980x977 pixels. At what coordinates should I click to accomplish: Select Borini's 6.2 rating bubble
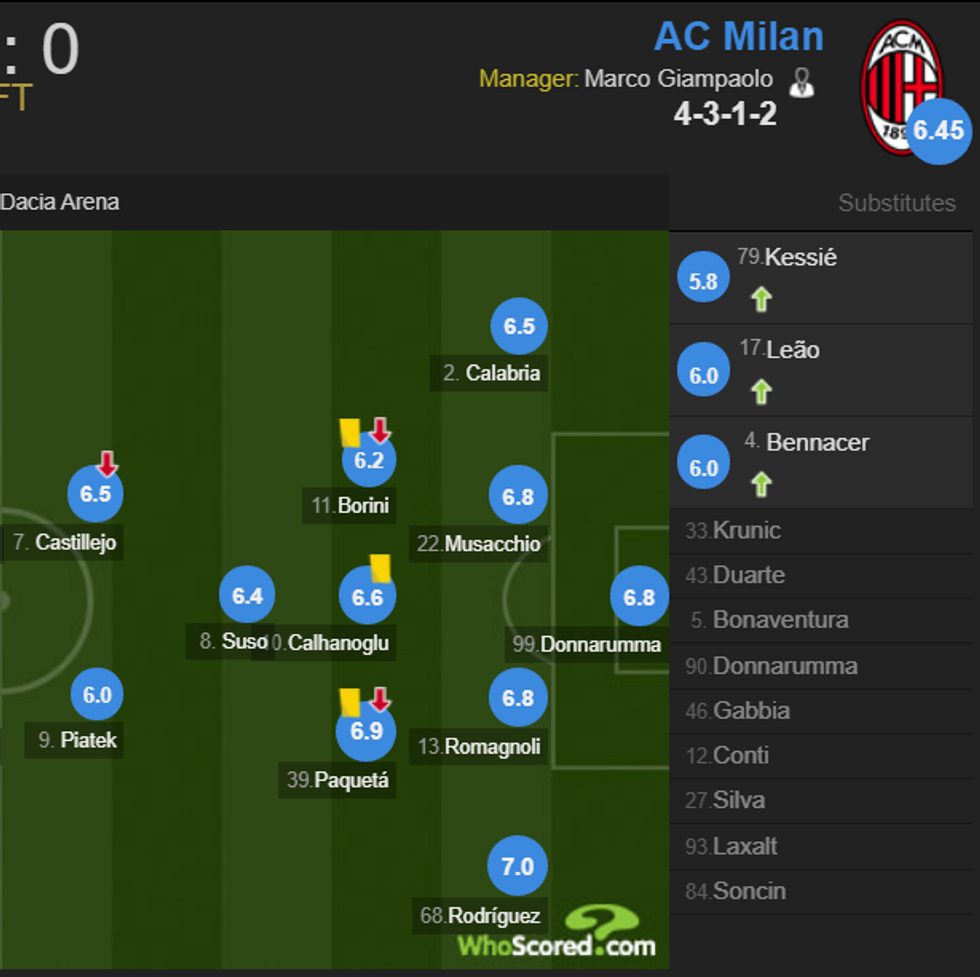pos(369,460)
